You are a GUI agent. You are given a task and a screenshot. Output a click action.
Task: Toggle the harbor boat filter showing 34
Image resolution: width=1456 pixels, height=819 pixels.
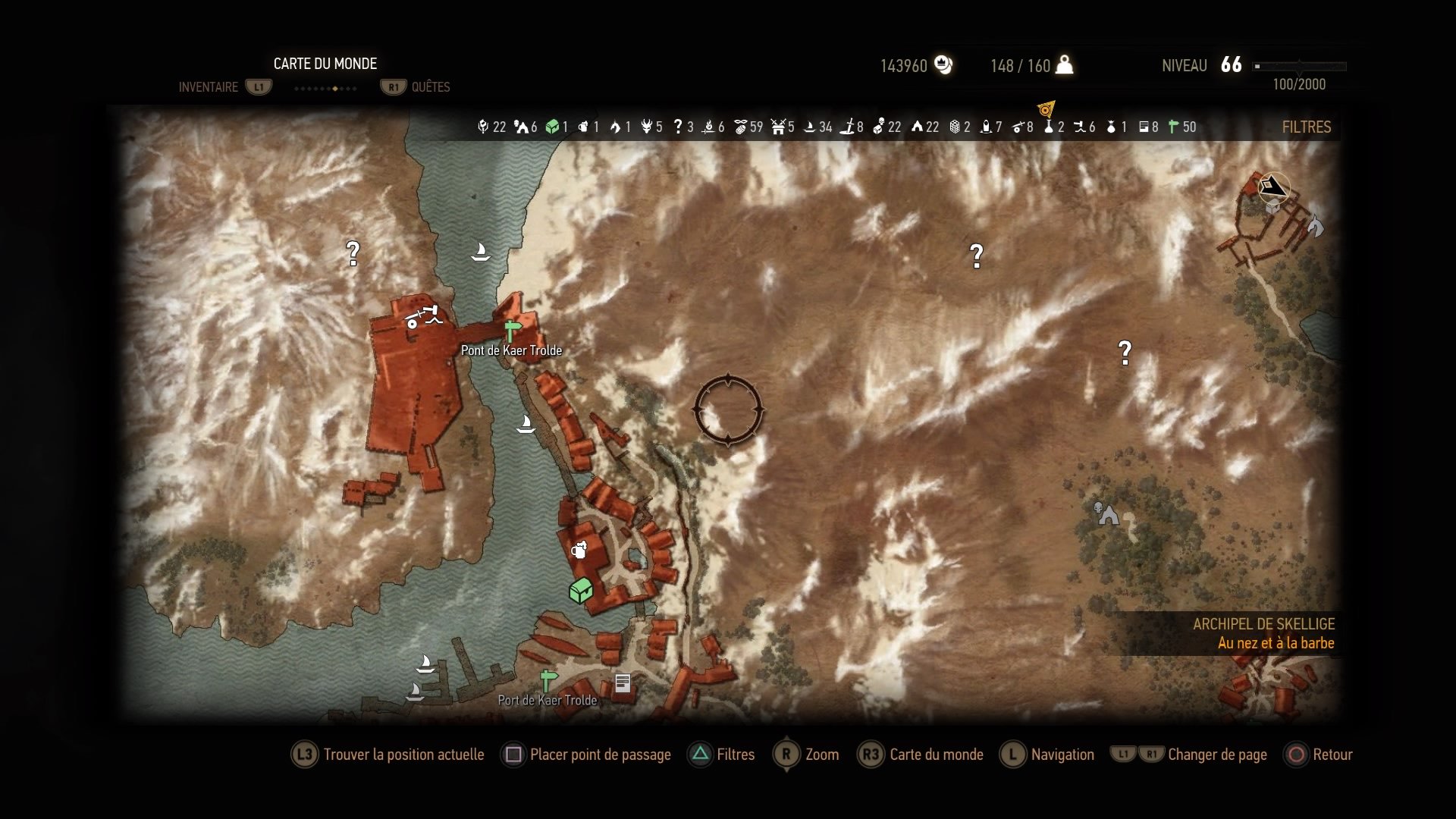pos(810,127)
